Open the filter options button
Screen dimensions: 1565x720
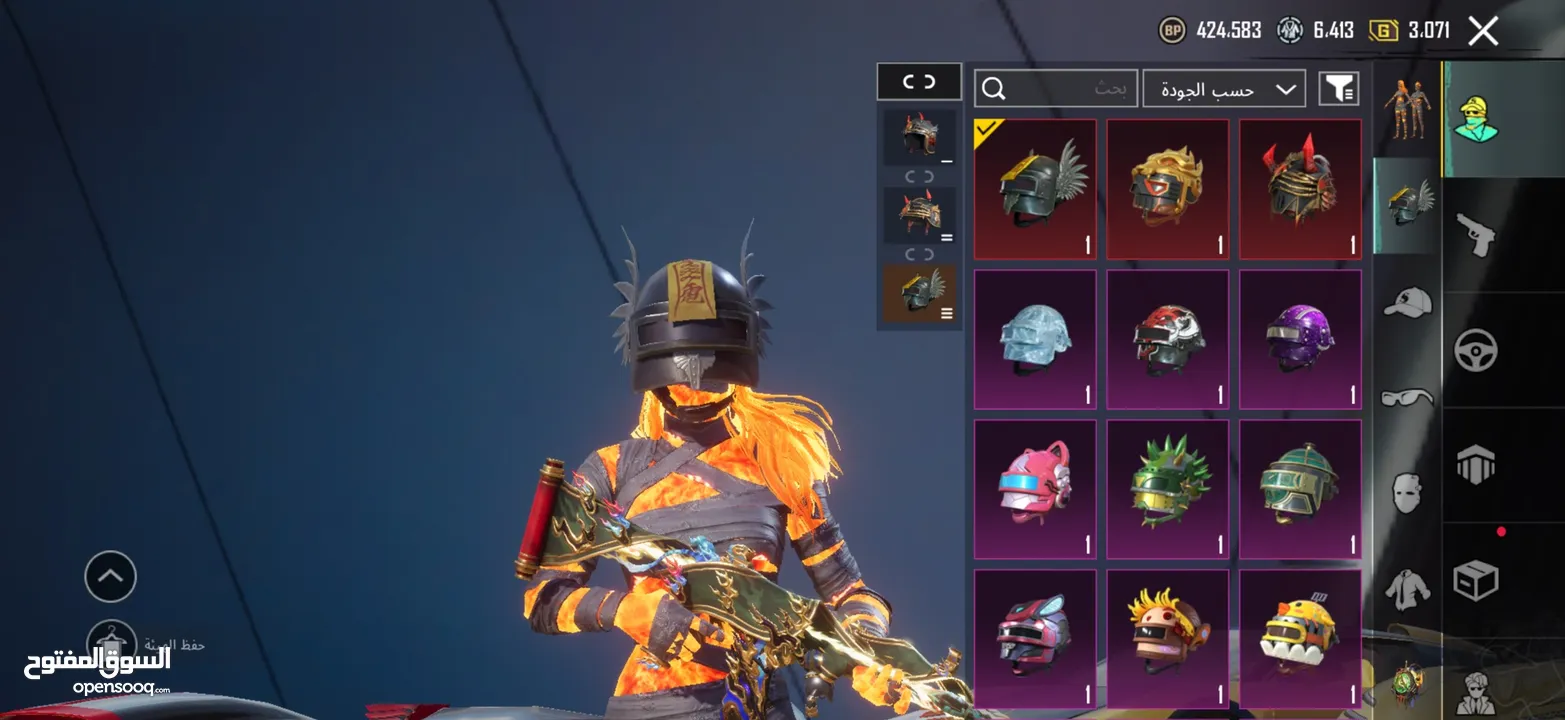pos(1338,89)
